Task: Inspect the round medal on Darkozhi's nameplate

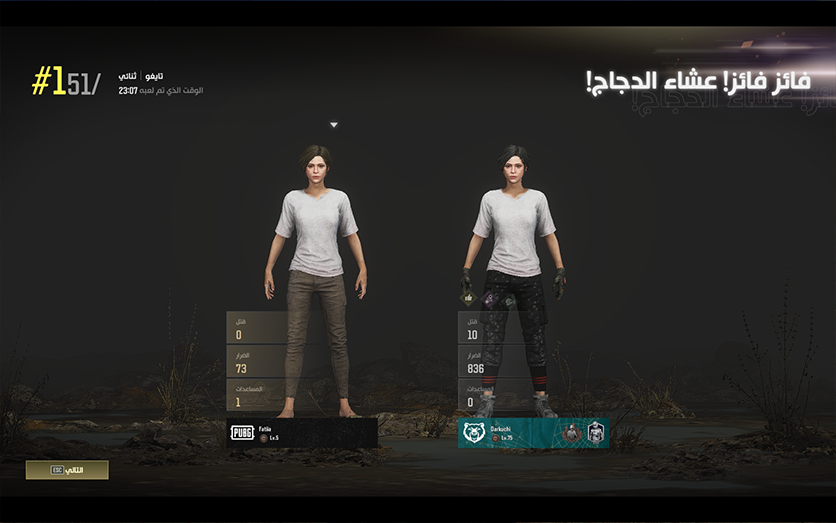Action: (x=572, y=433)
